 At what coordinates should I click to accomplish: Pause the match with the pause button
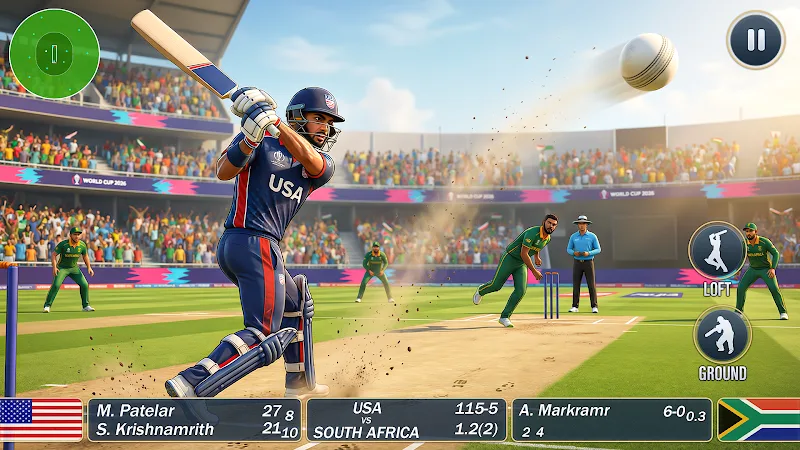click(755, 40)
